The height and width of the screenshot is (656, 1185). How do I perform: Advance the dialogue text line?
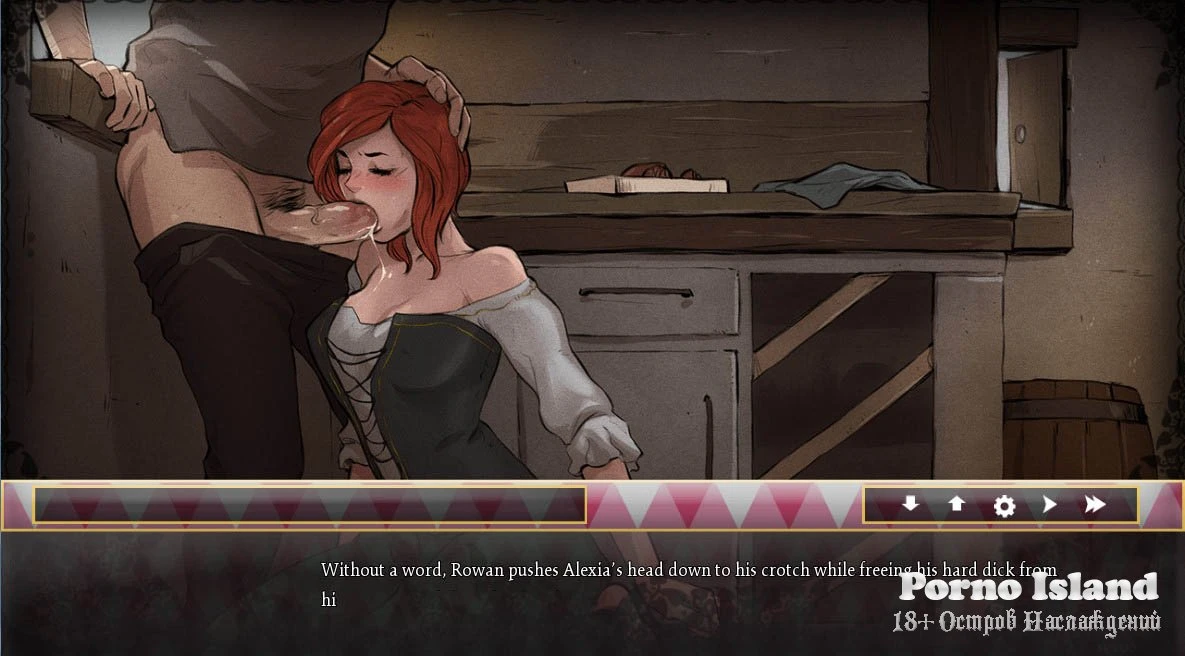click(x=688, y=584)
